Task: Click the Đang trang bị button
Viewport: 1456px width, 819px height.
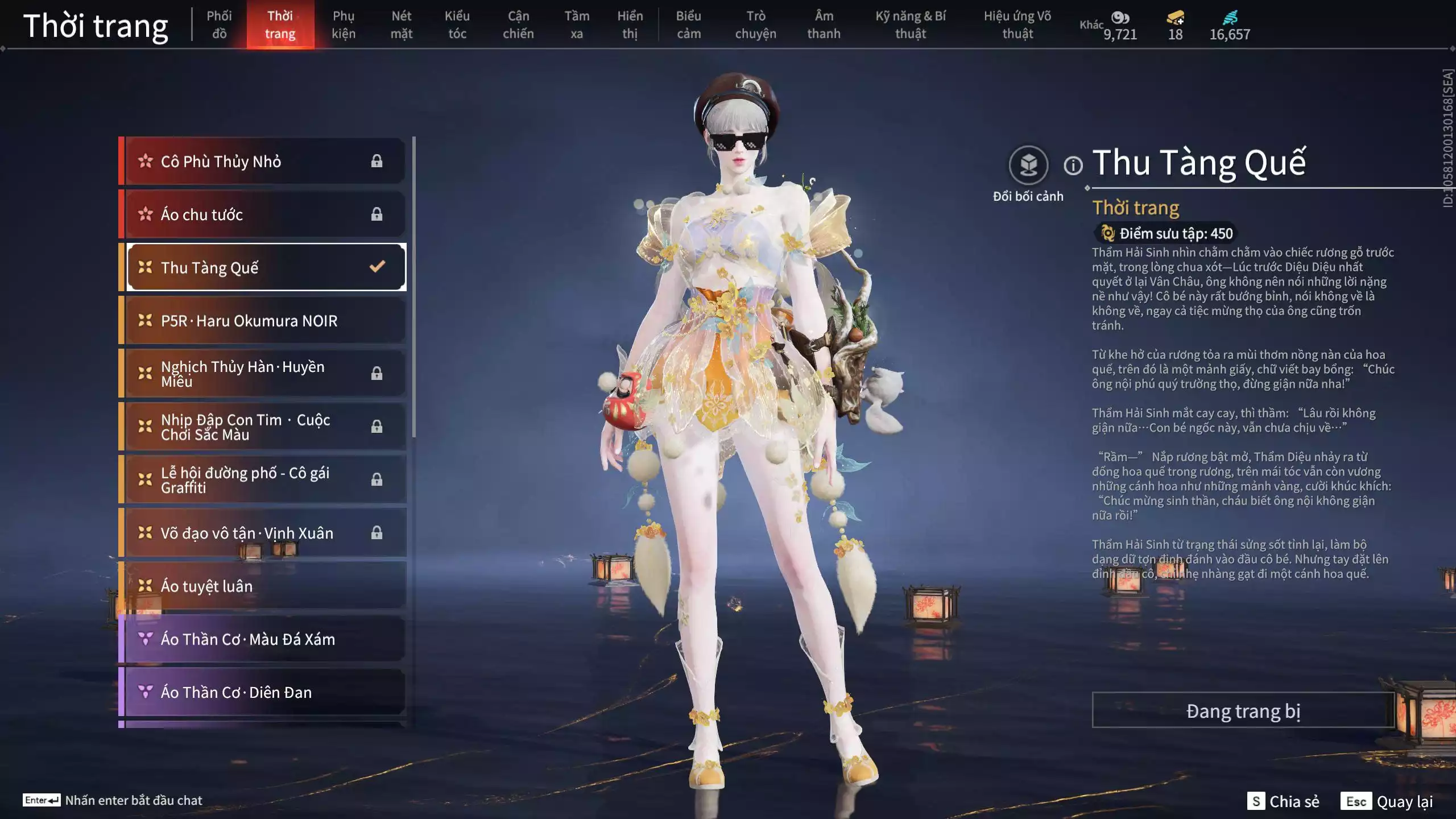Action: (x=1243, y=711)
